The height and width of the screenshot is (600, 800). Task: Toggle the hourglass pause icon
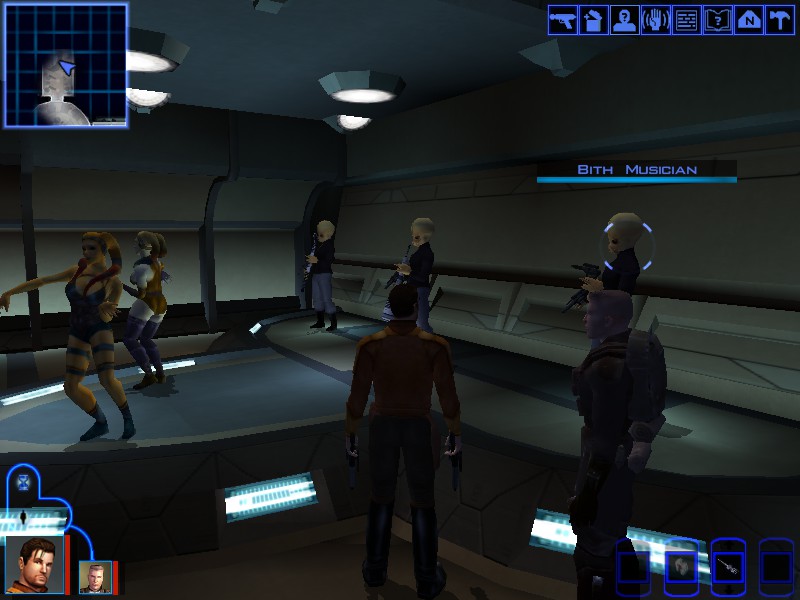coord(24,481)
